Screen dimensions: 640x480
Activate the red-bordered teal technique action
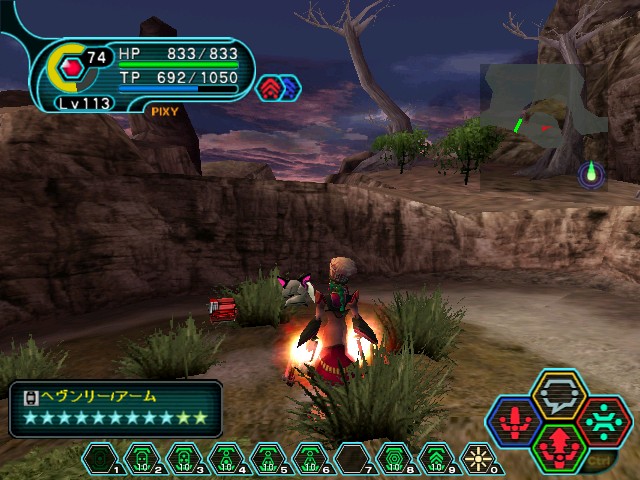[602, 417]
